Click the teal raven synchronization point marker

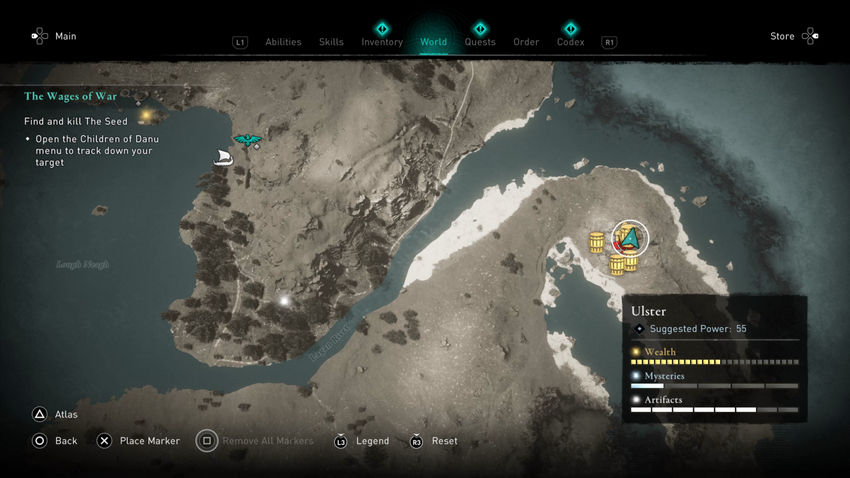pyautogui.click(x=246, y=140)
